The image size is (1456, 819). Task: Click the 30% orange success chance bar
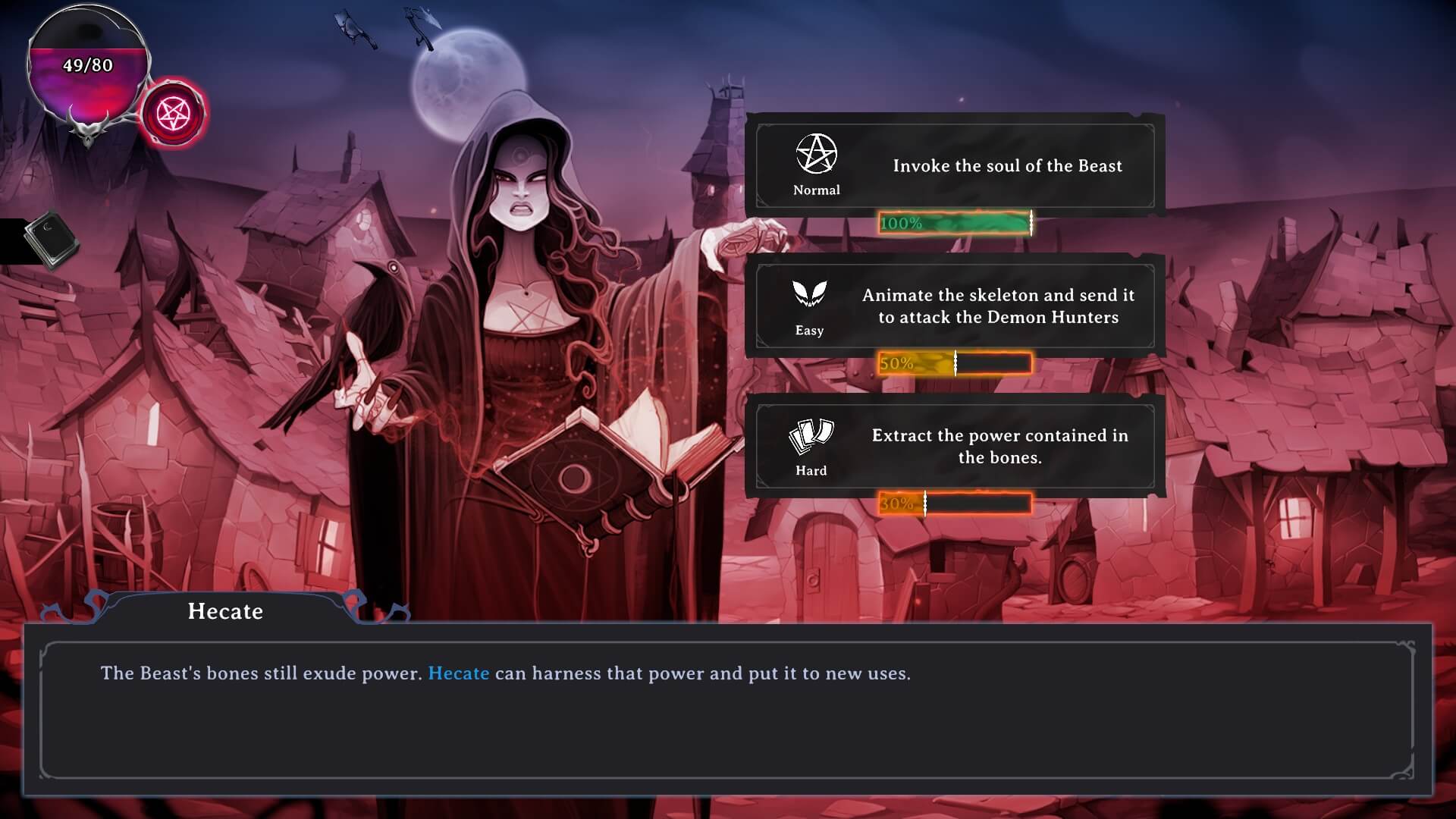[x=955, y=502]
